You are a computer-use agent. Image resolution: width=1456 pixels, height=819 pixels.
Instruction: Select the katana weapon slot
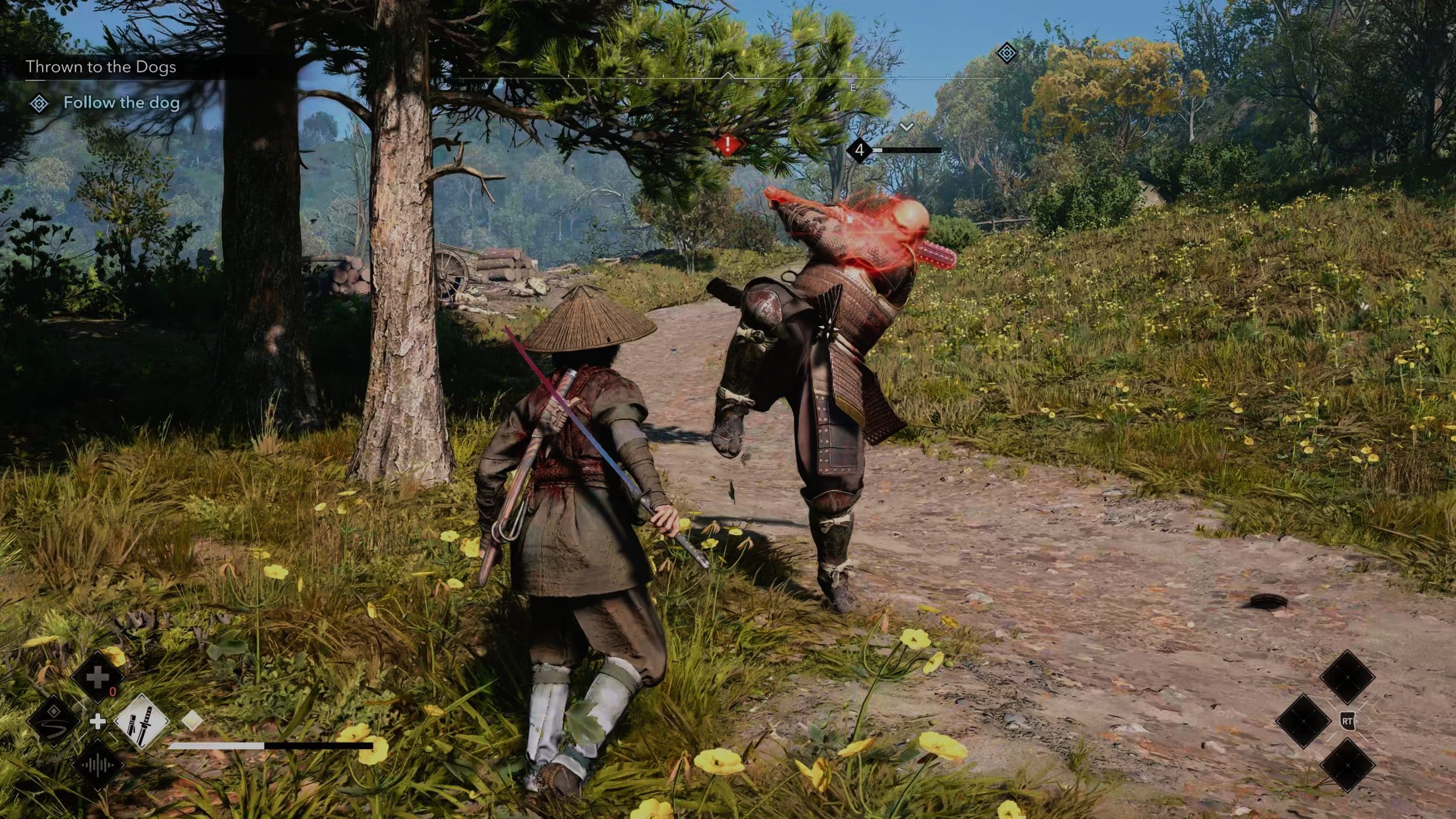pyautogui.click(x=142, y=722)
